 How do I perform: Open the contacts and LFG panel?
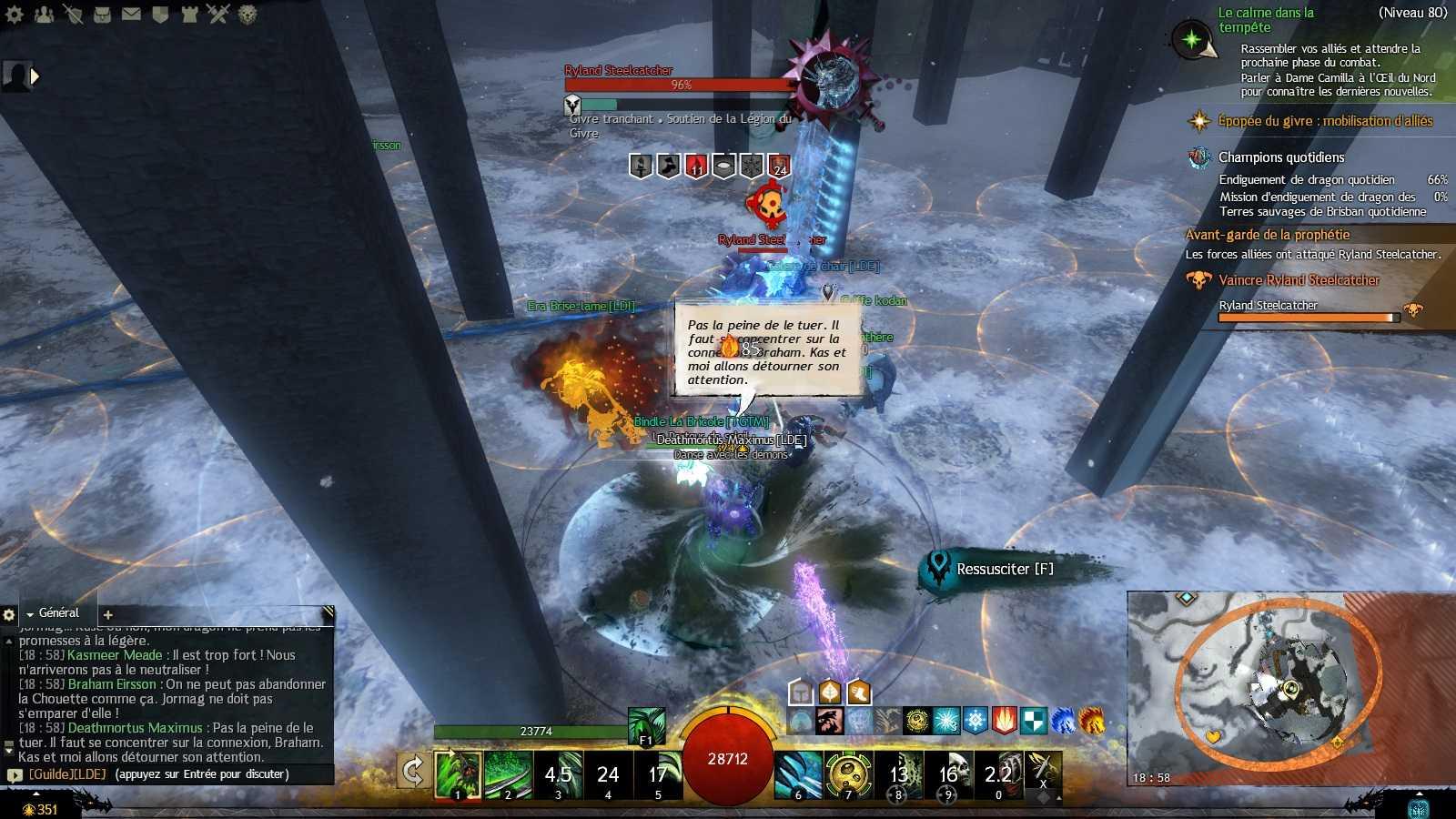pos(44,14)
